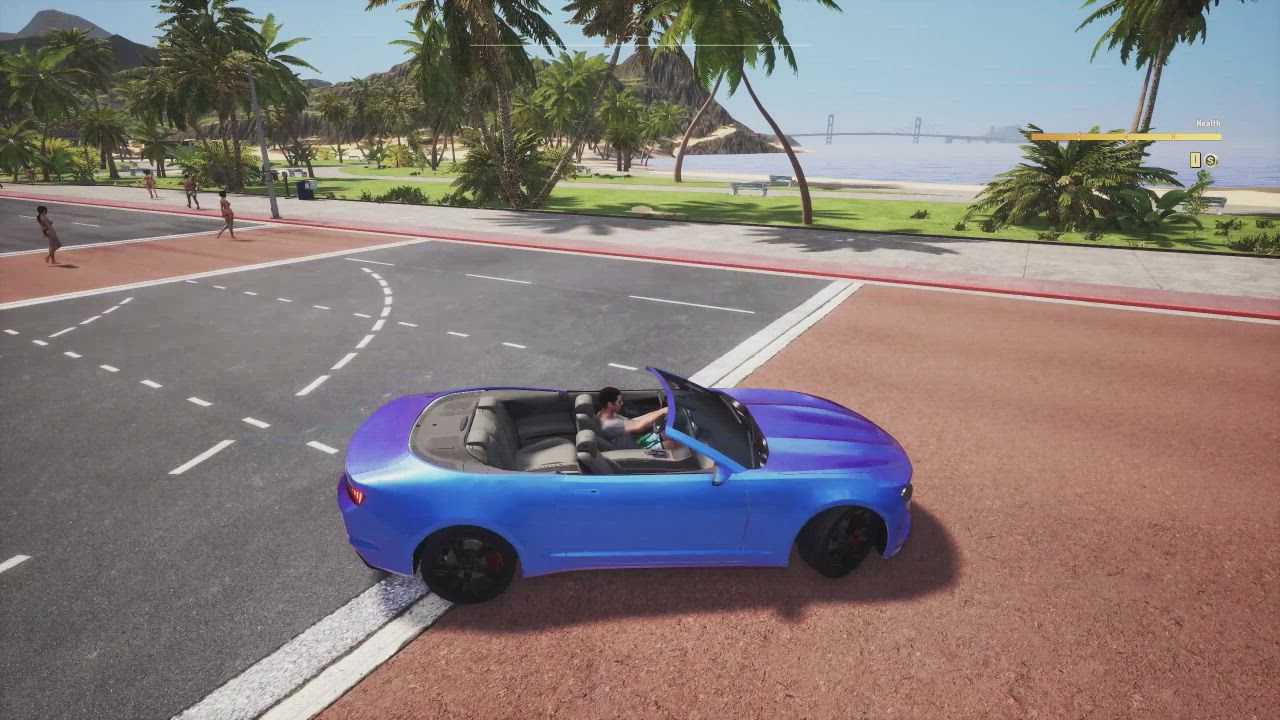Click the small card item icon beside the money icon

[x=1196, y=160]
